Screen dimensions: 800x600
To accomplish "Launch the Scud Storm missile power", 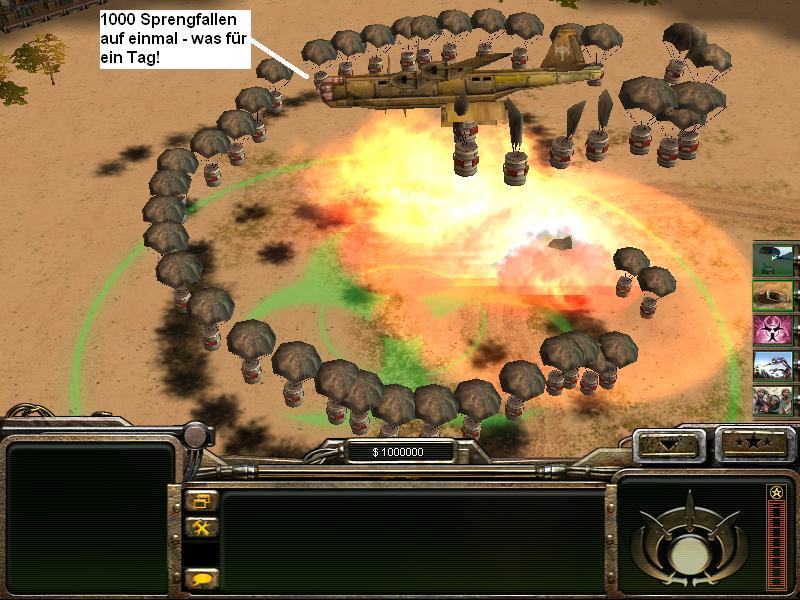I will (773, 365).
